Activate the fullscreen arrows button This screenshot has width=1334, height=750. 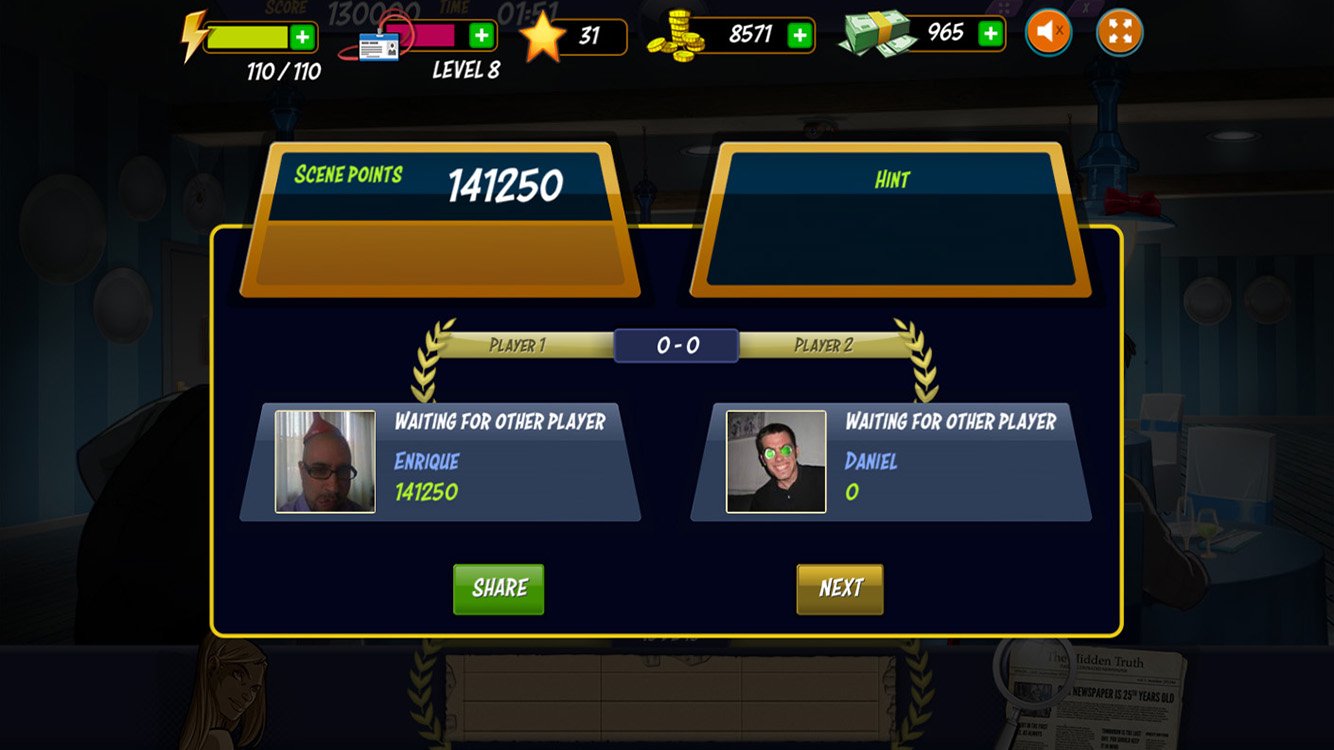1119,33
